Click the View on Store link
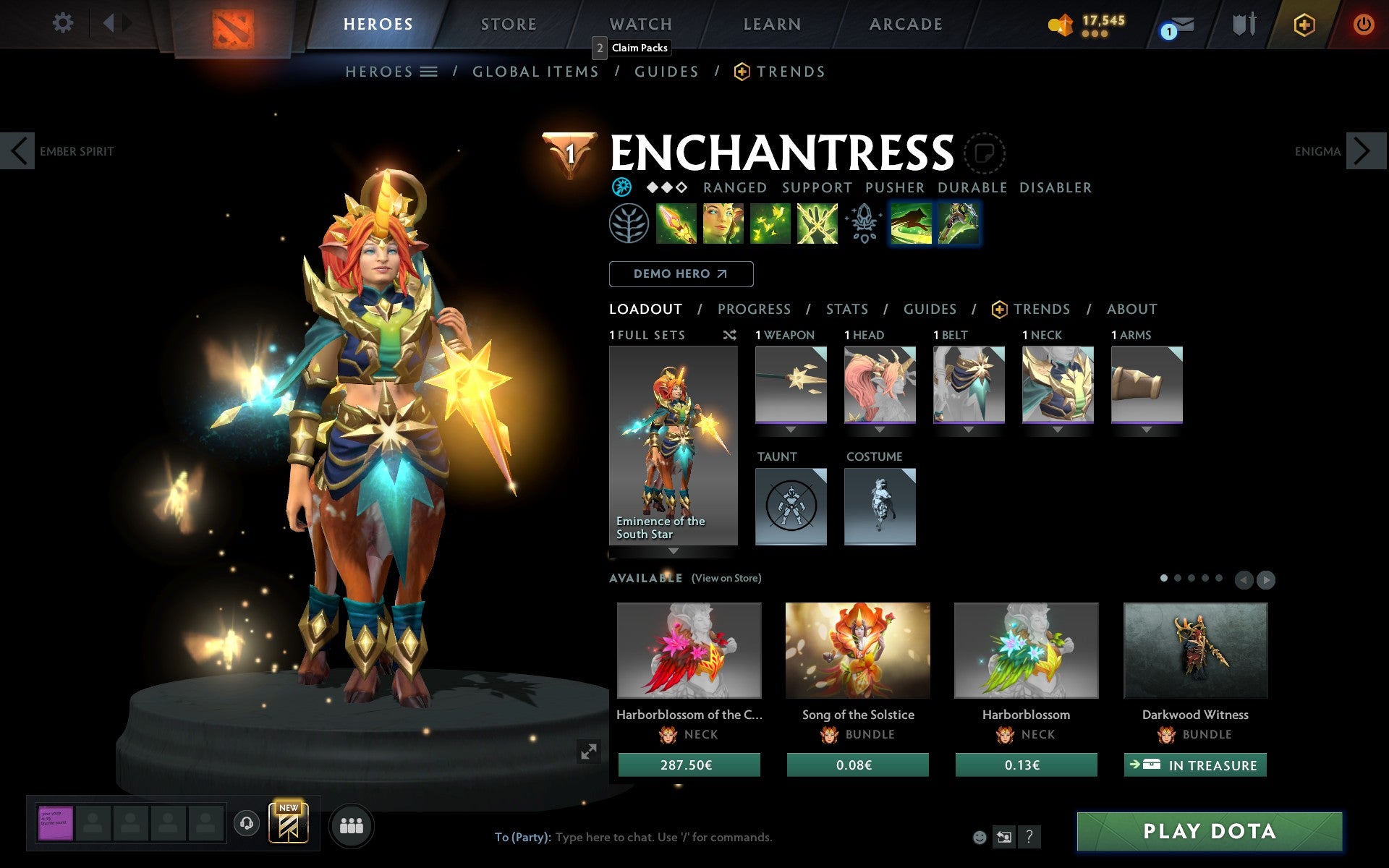This screenshot has height=868, width=1389. click(x=726, y=578)
